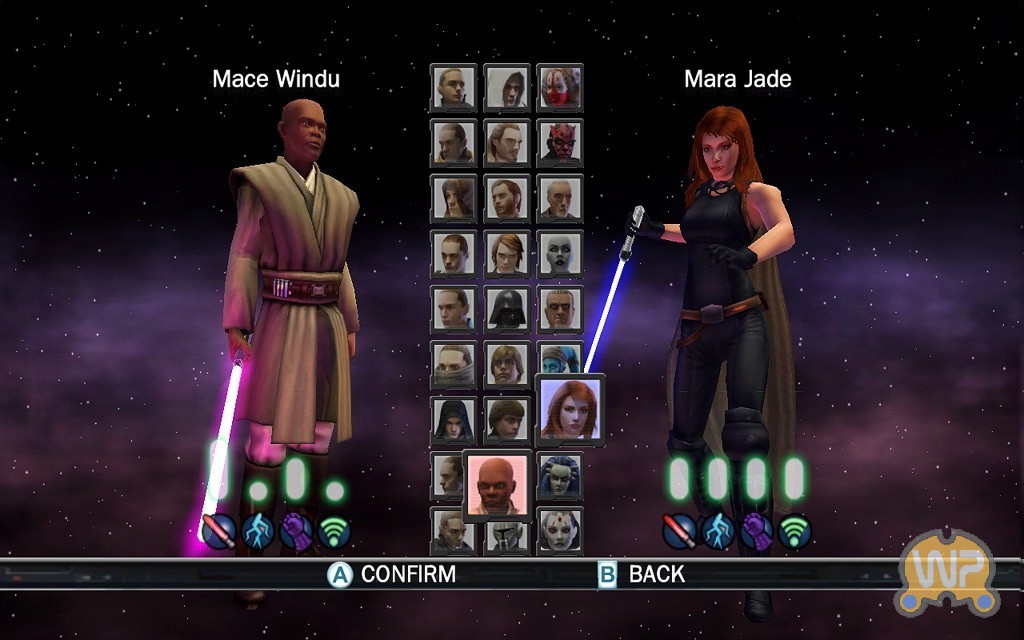Pick the Darth Vader helmet portrait
The width and height of the screenshot is (1024, 640).
point(508,308)
